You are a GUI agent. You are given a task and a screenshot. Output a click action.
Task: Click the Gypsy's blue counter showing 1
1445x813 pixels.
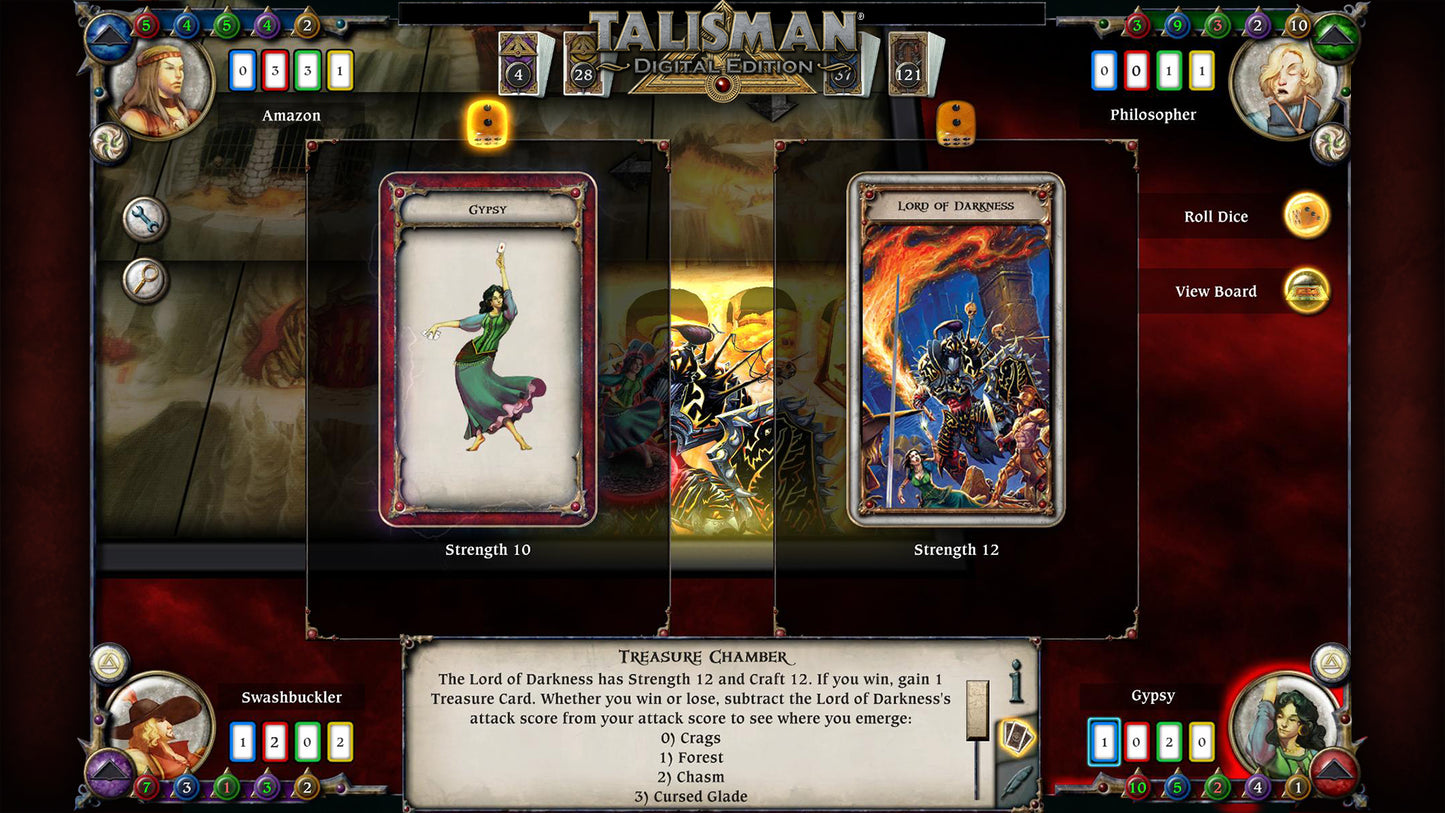1103,744
